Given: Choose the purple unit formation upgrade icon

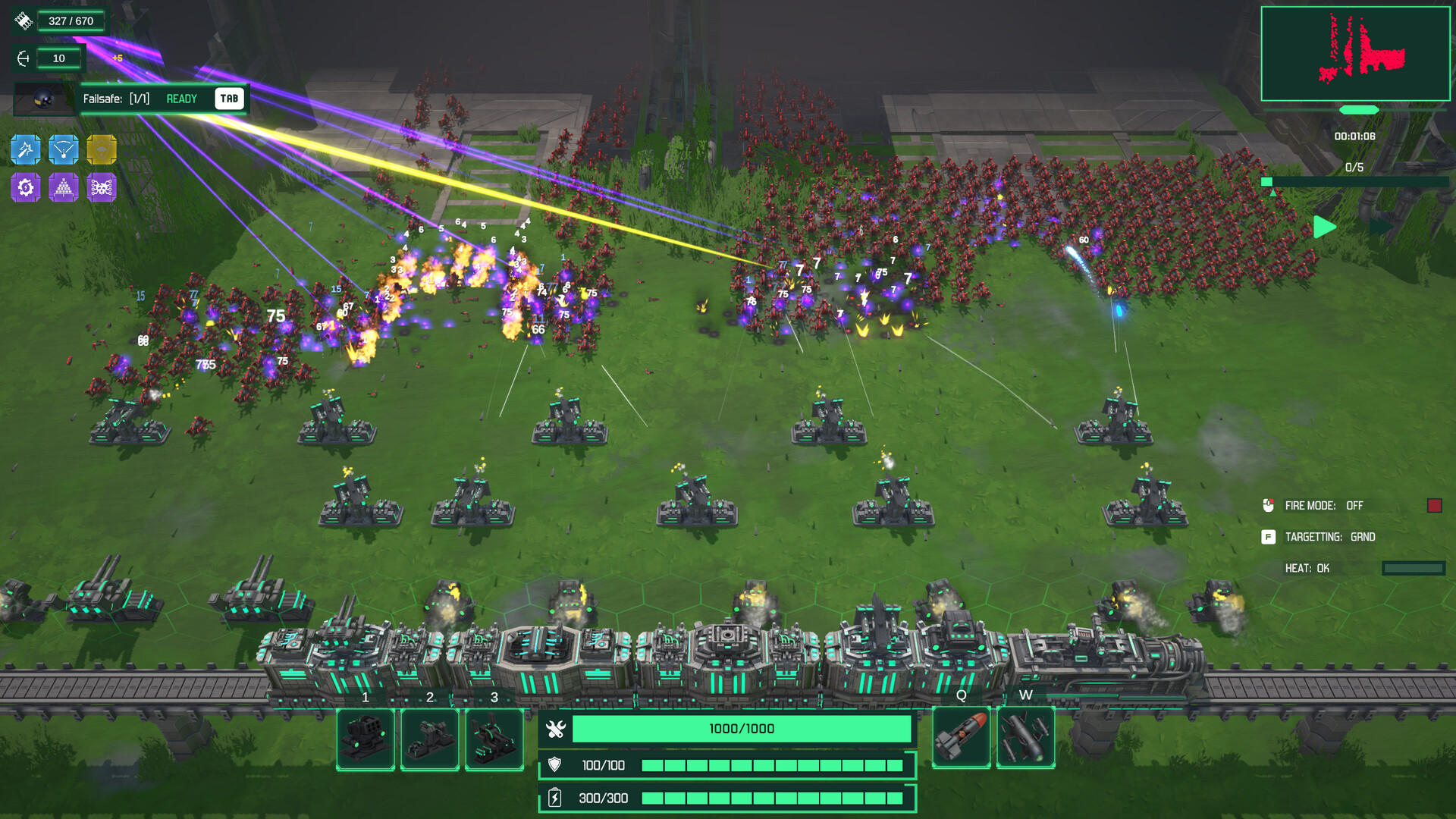Looking at the screenshot, I should [x=64, y=187].
